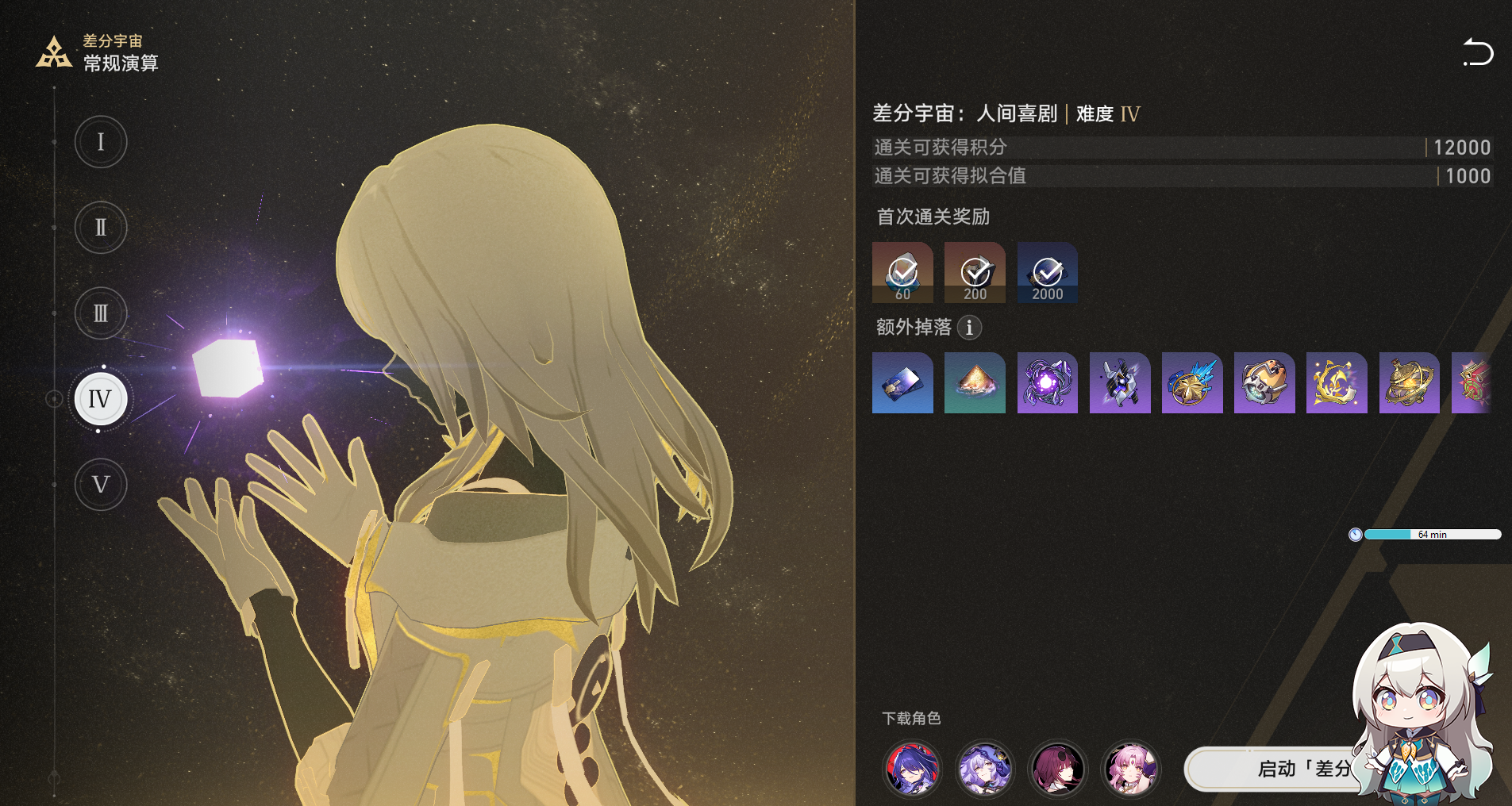This screenshot has width=1512, height=806.
Task: Open the 额外掉落 info icon
Action: pyautogui.click(x=969, y=328)
